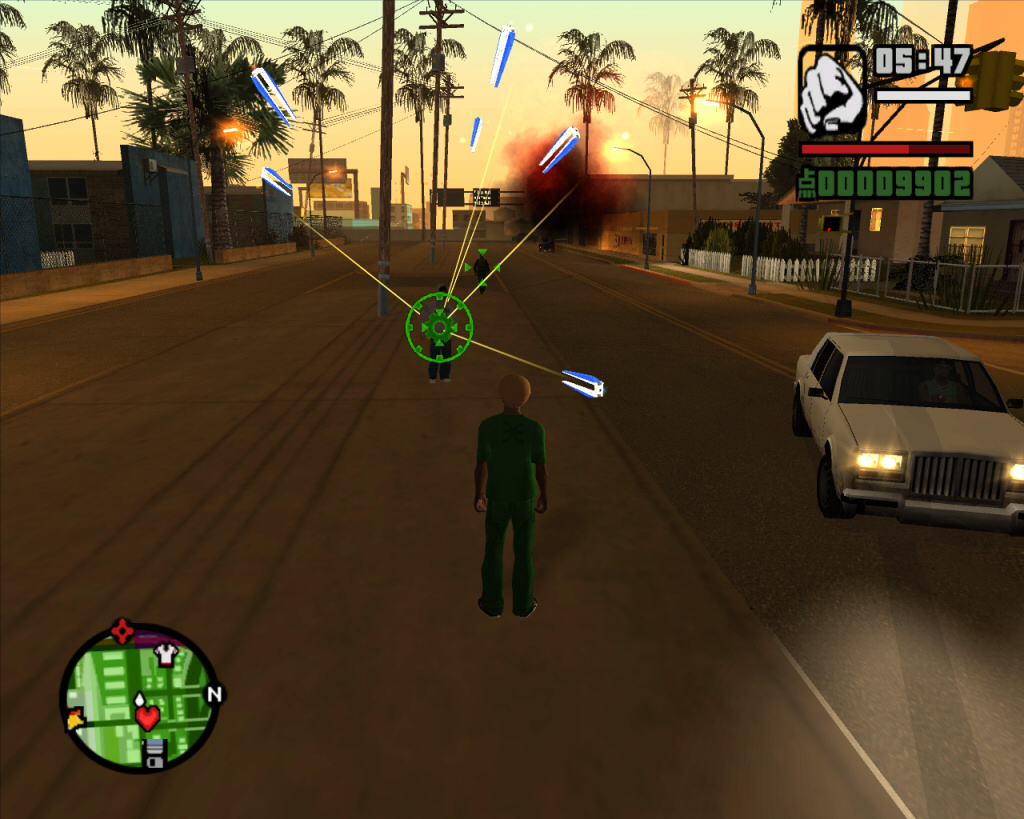Open the circular radar minimap

[x=140, y=699]
